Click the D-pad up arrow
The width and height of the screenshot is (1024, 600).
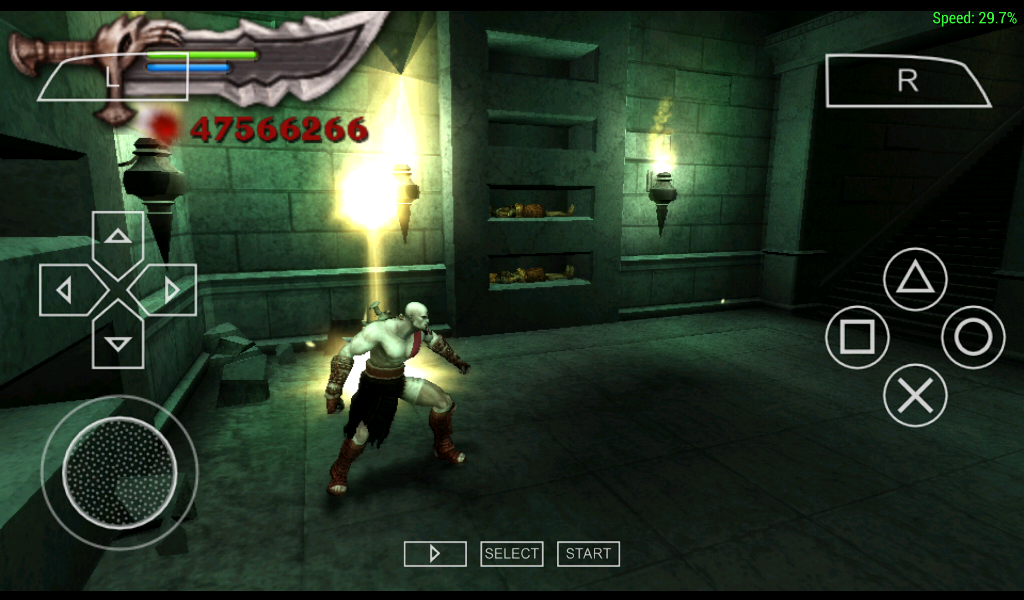point(118,238)
